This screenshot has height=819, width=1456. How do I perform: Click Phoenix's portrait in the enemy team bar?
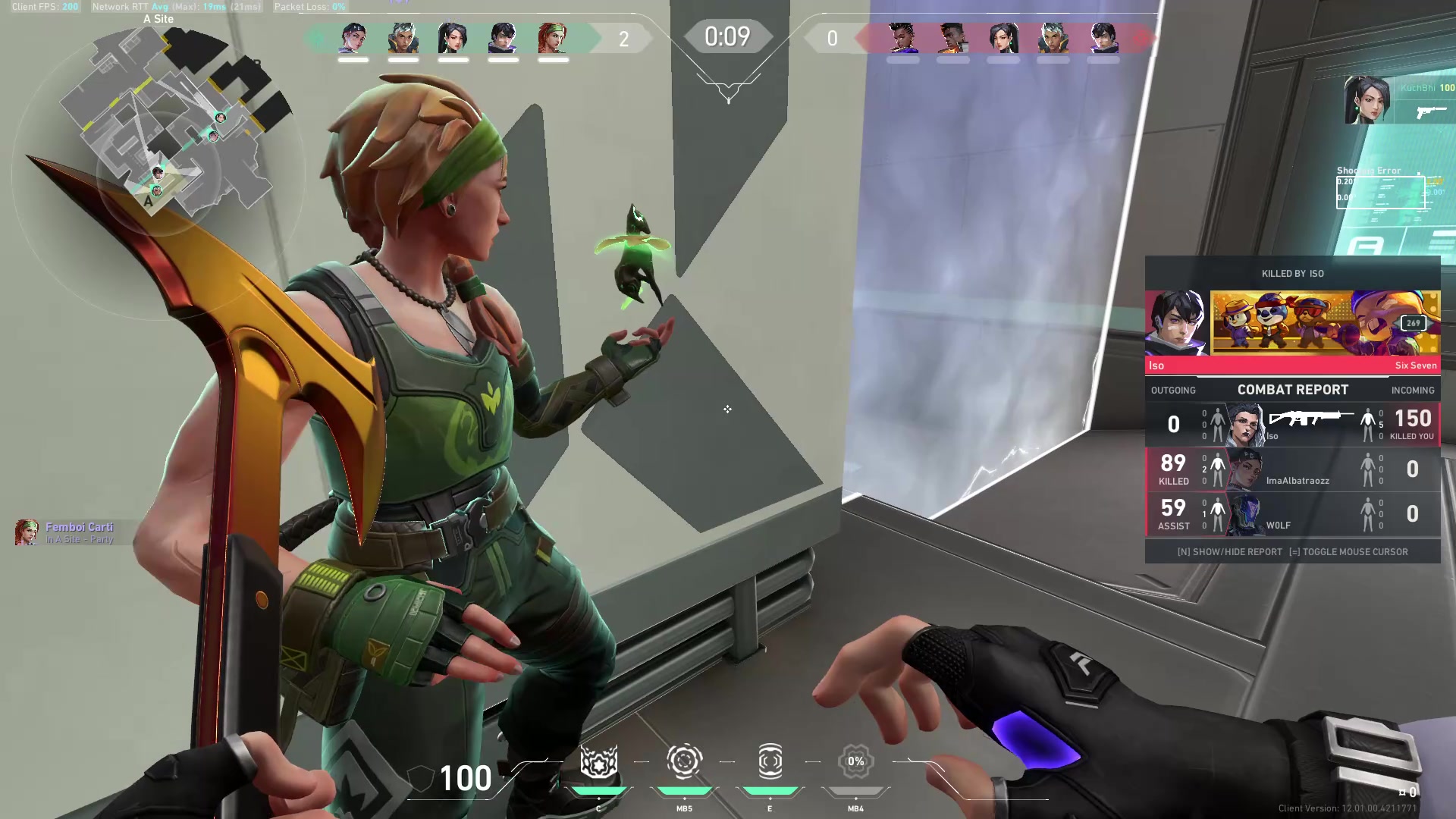click(x=952, y=38)
